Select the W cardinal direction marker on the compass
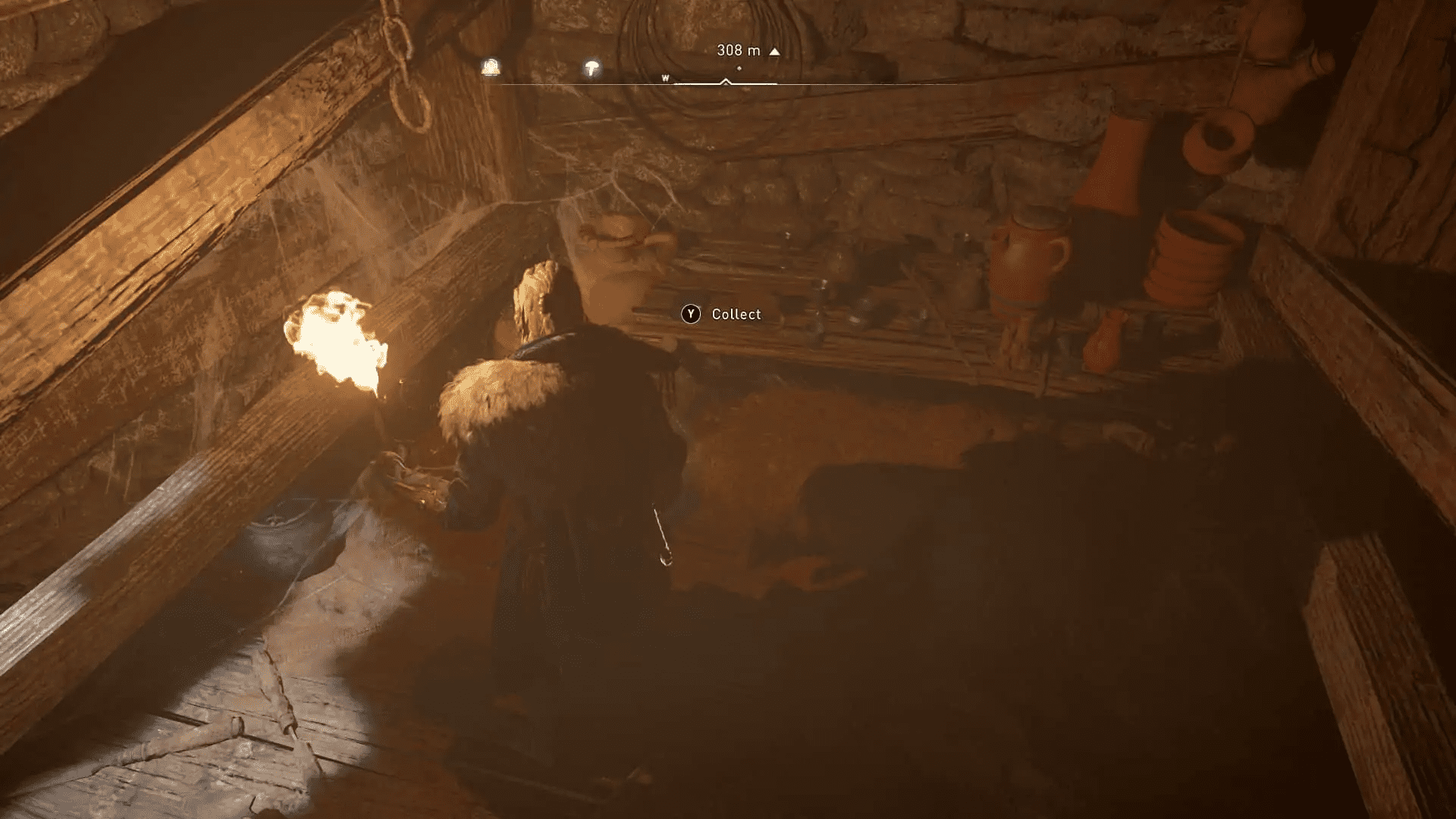The height and width of the screenshot is (819, 1456). pyautogui.click(x=666, y=77)
